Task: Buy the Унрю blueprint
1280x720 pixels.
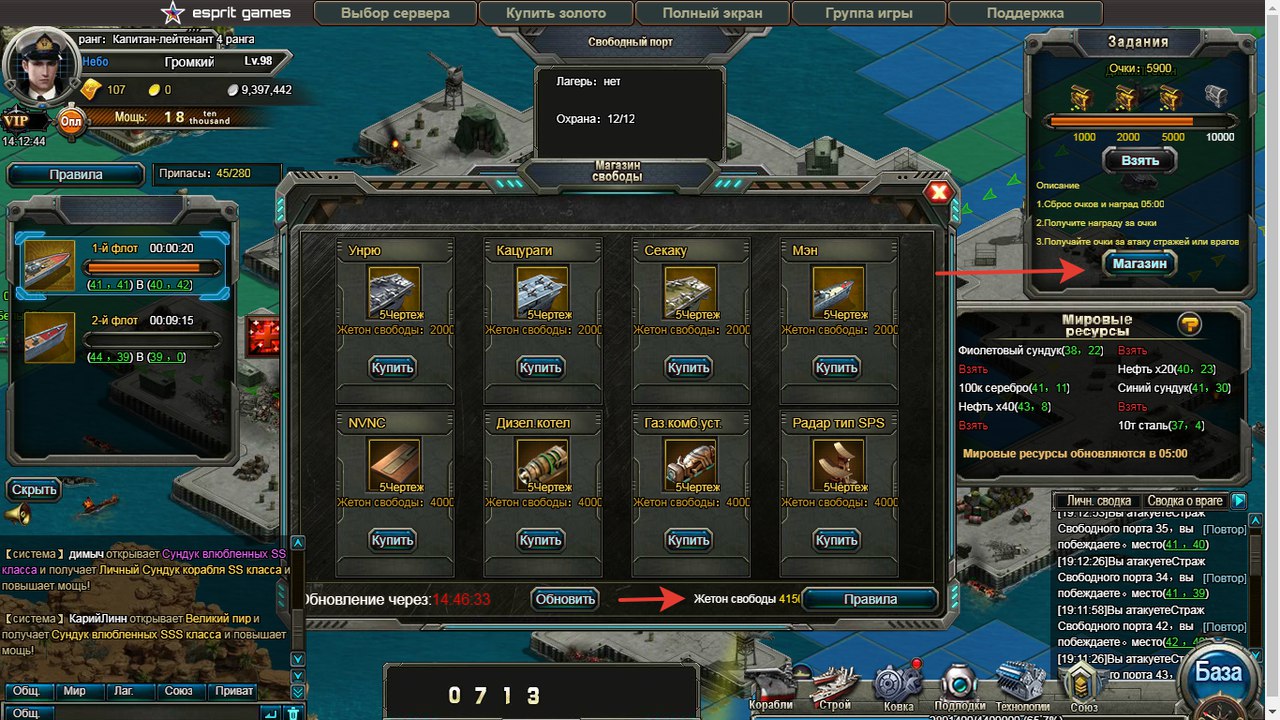Action: [x=392, y=368]
